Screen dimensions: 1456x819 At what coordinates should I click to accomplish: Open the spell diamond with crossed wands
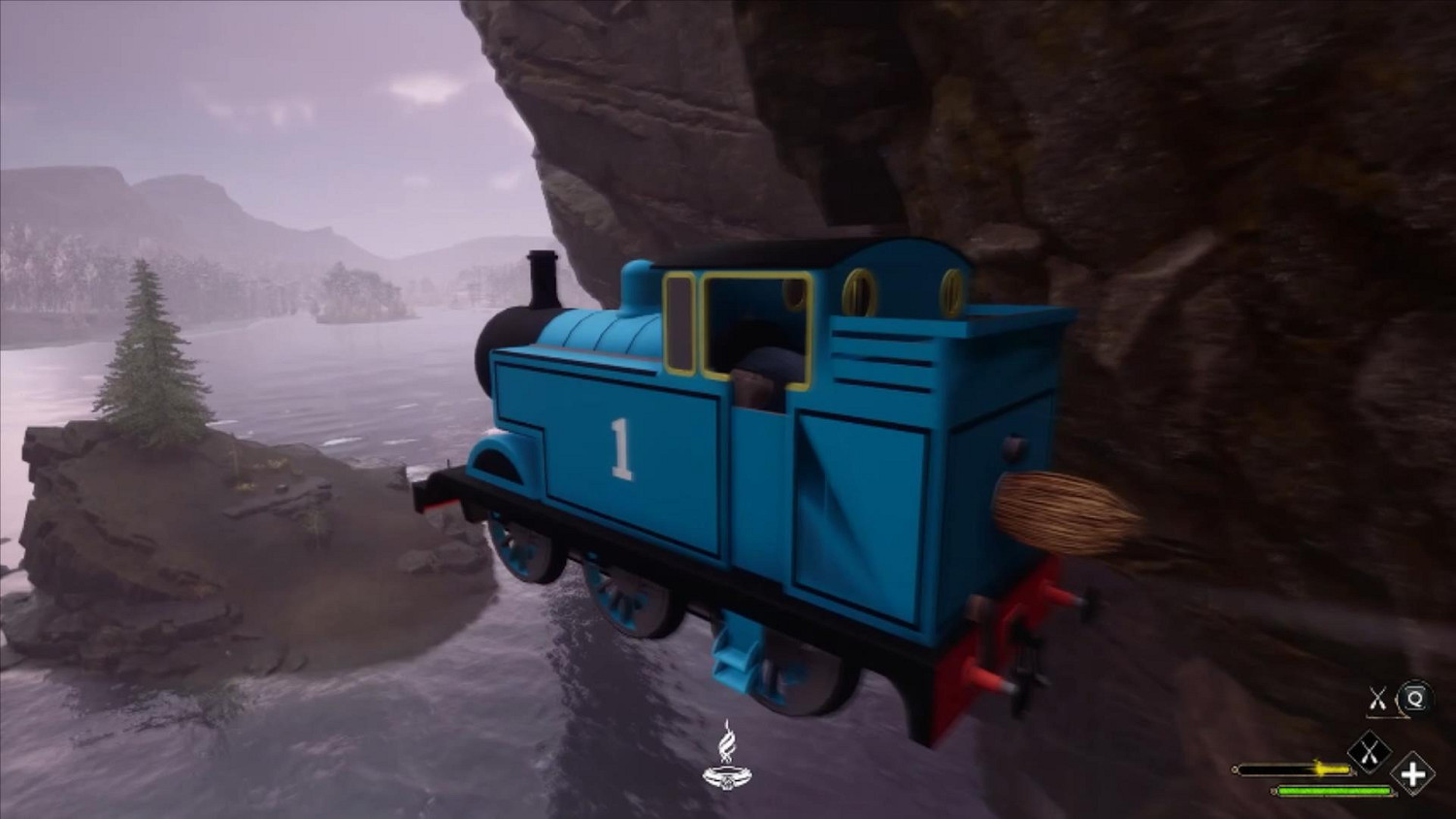point(1370,751)
